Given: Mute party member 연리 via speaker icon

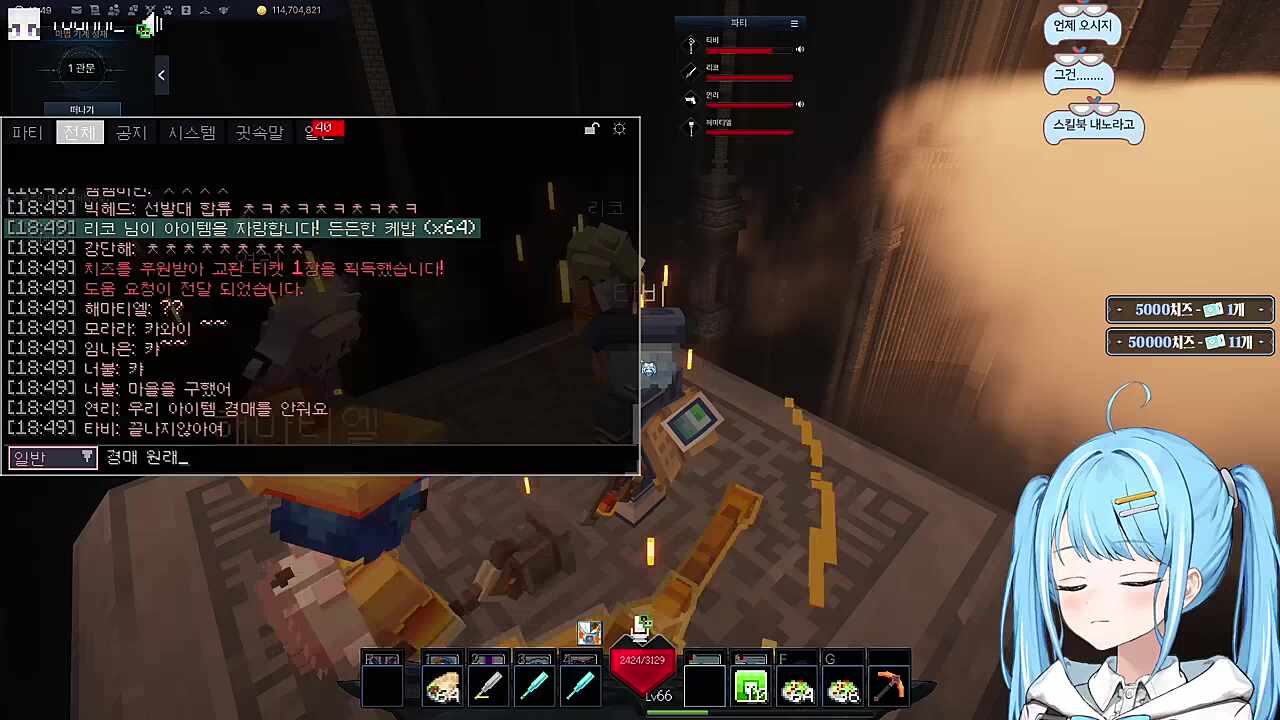Looking at the screenshot, I should (x=800, y=104).
